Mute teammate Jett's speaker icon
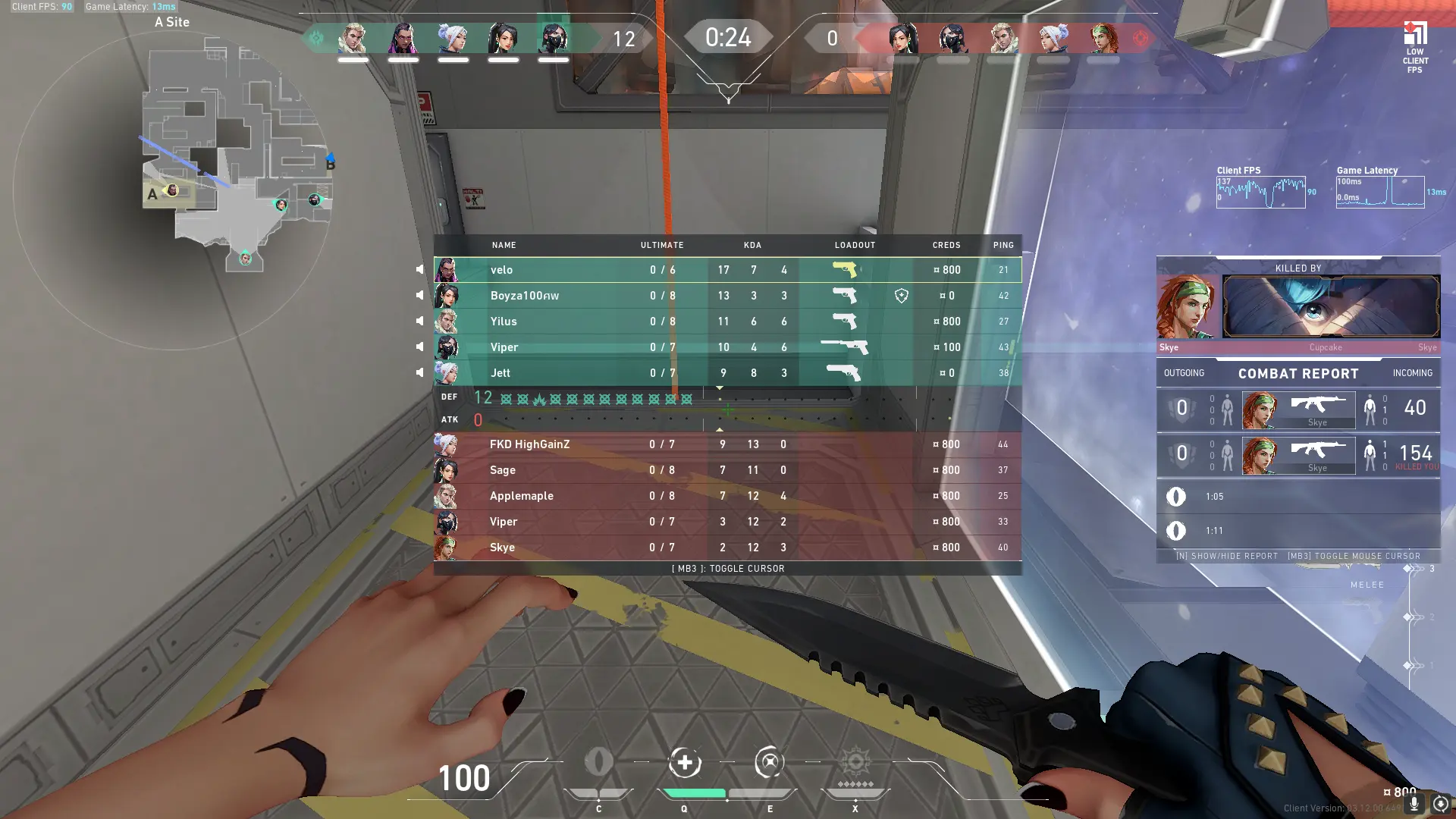 (419, 373)
